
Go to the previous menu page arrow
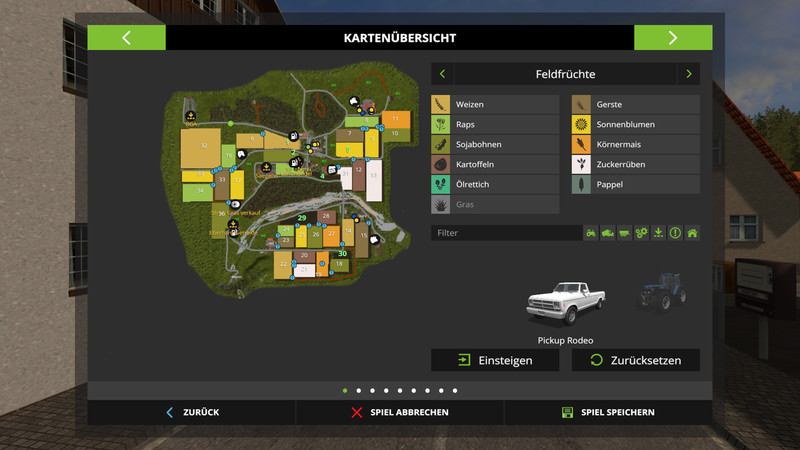coord(126,38)
